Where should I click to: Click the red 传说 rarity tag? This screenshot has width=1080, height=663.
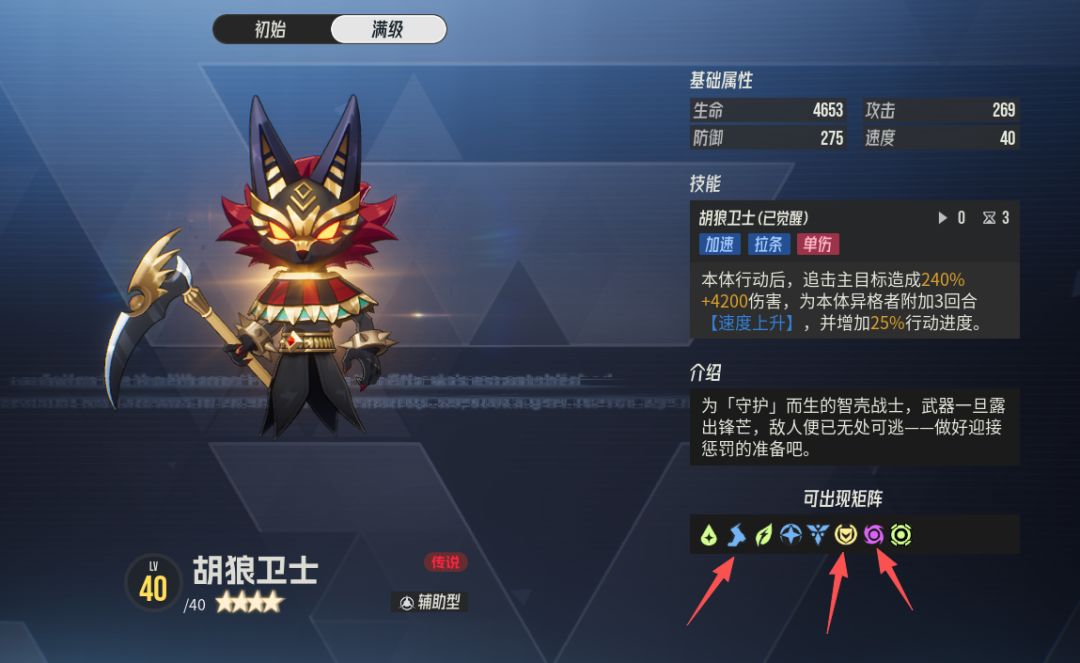445,562
